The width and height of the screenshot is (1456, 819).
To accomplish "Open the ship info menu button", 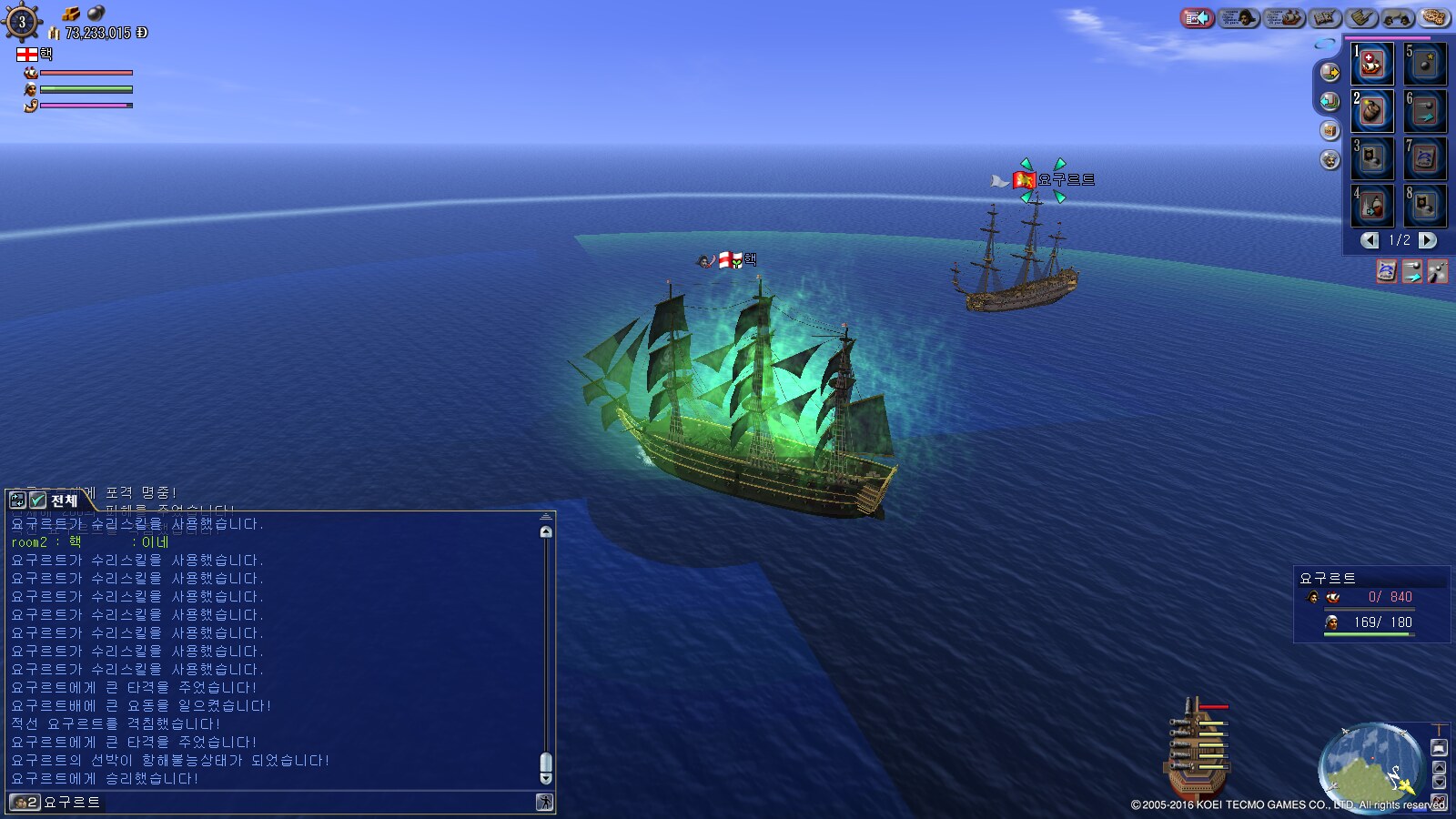I will 1285,17.
